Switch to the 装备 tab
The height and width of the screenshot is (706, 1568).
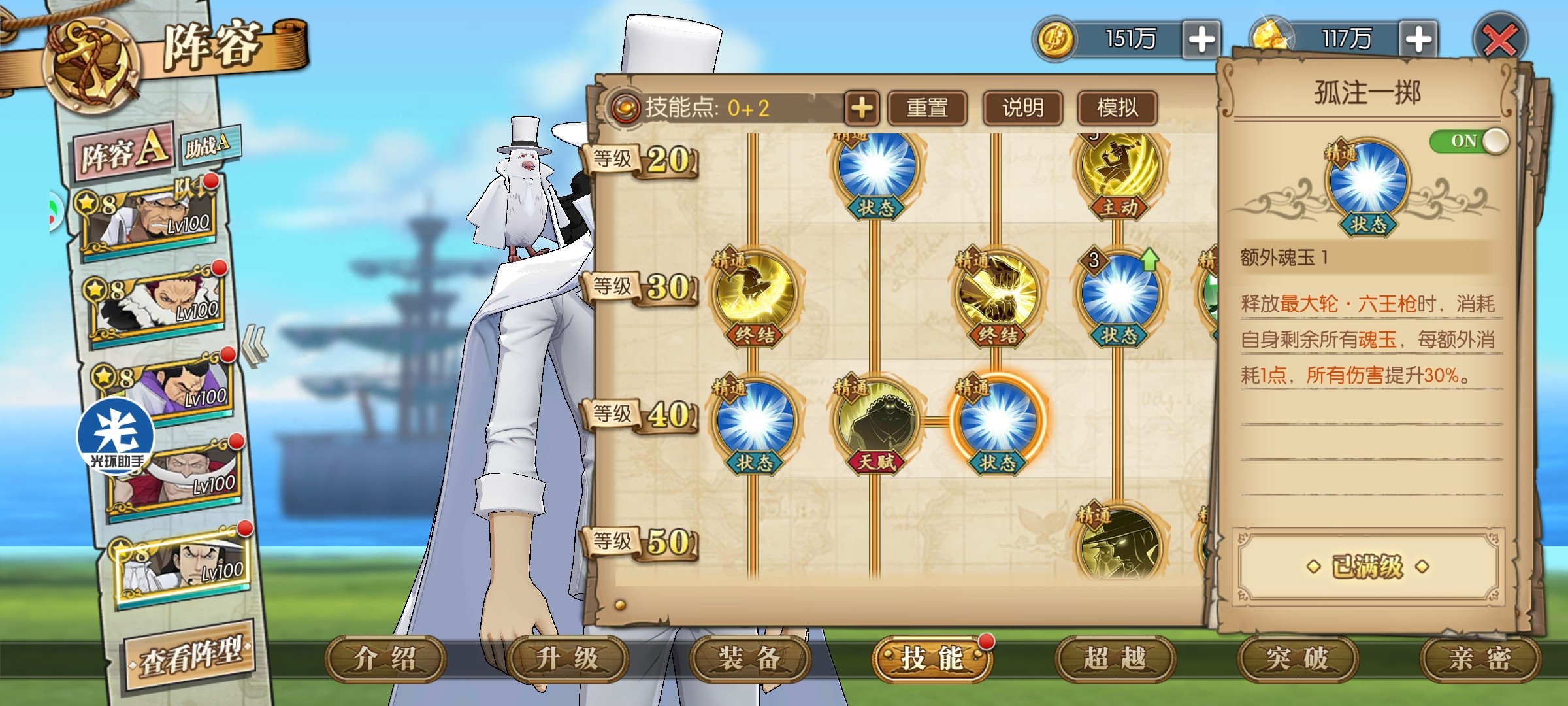[749, 658]
